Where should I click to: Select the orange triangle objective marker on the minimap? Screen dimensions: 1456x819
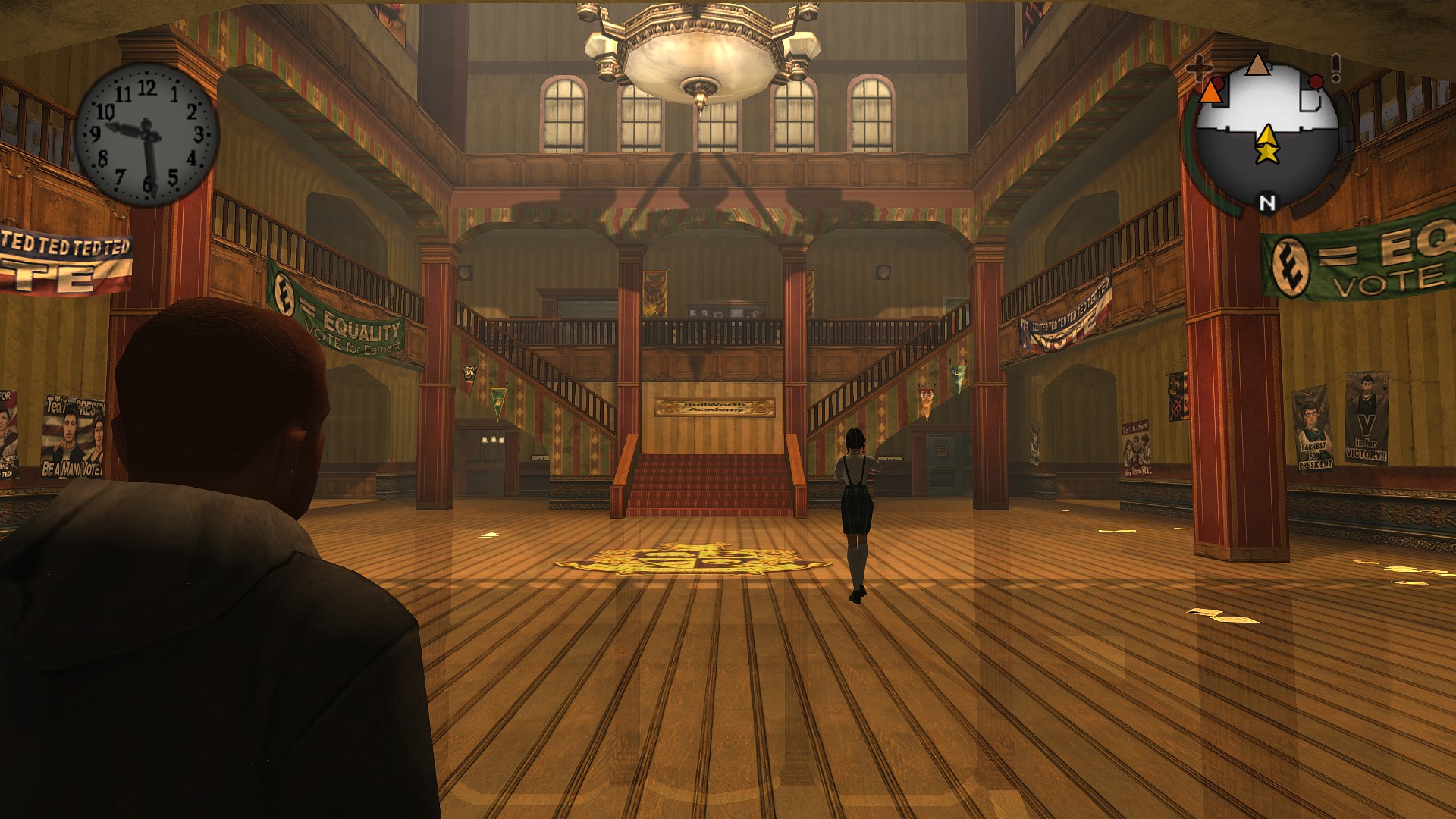coord(1211,94)
